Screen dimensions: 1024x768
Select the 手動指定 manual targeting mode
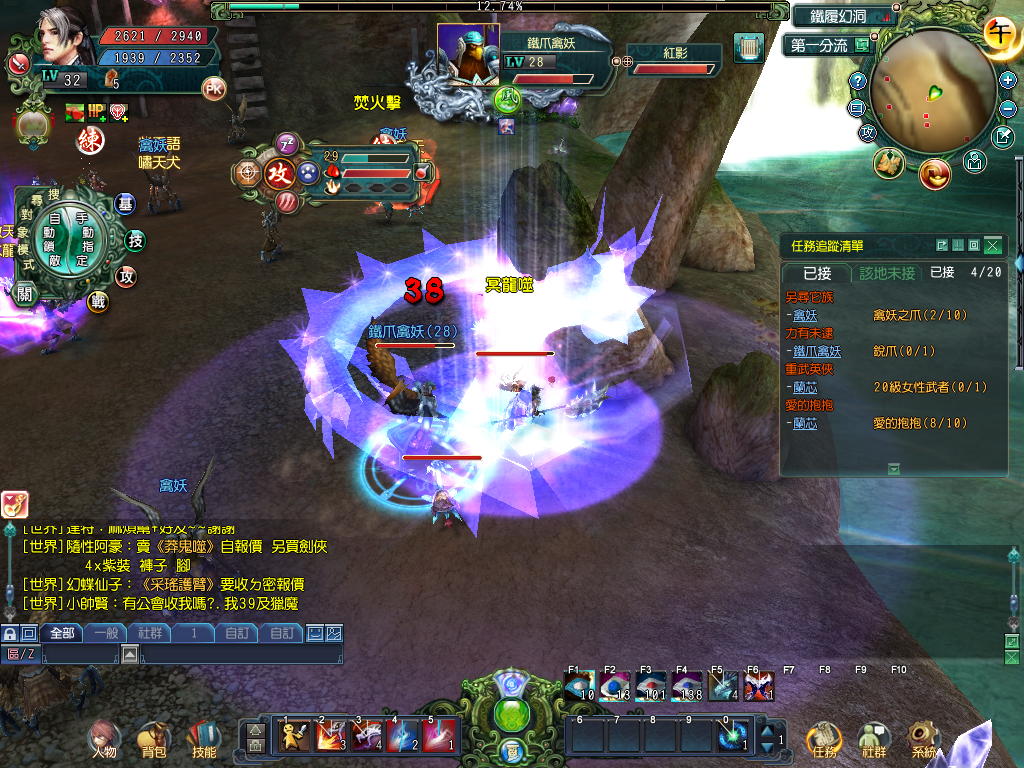point(87,231)
